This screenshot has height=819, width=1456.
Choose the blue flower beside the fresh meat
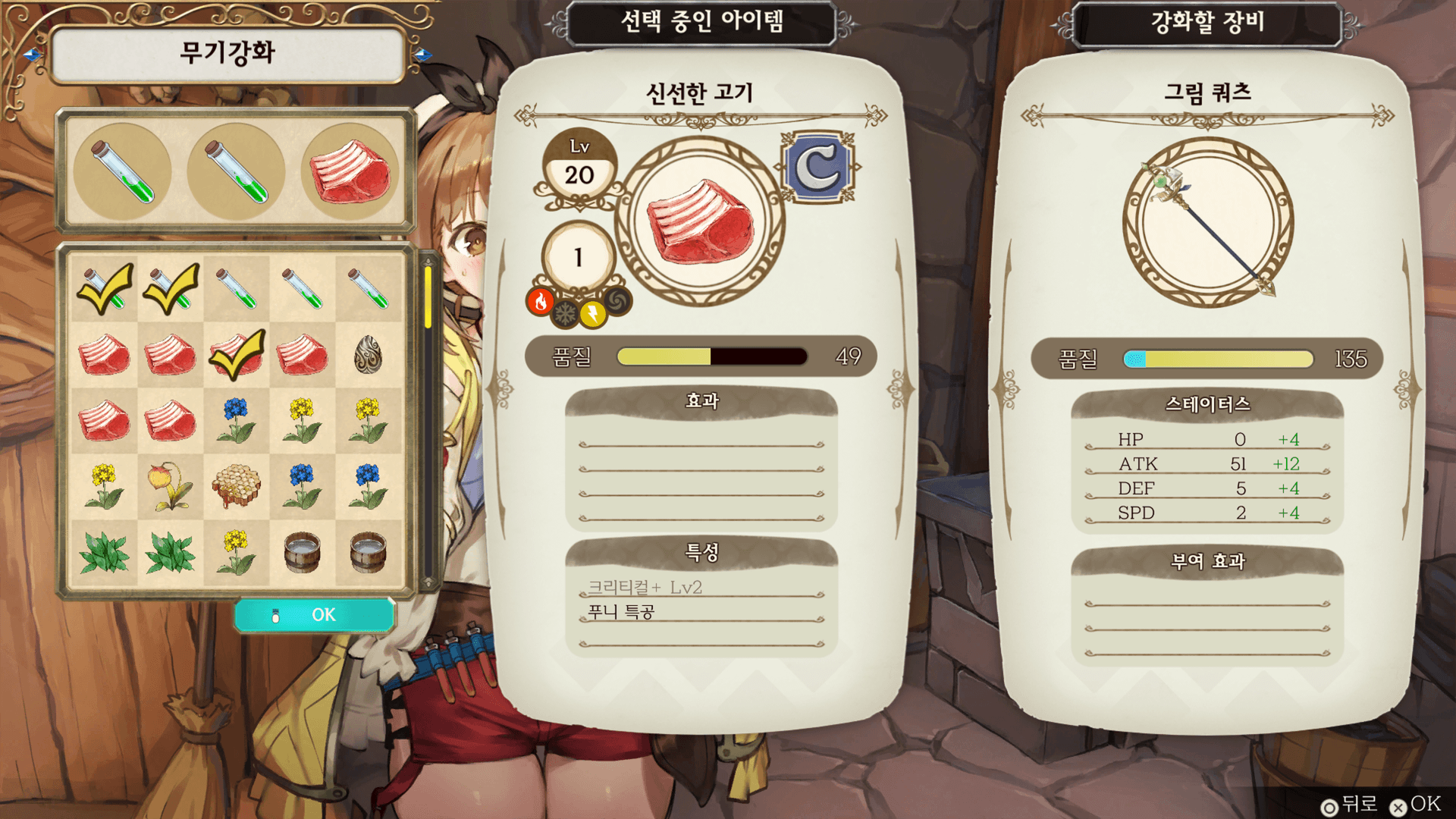click(x=237, y=421)
